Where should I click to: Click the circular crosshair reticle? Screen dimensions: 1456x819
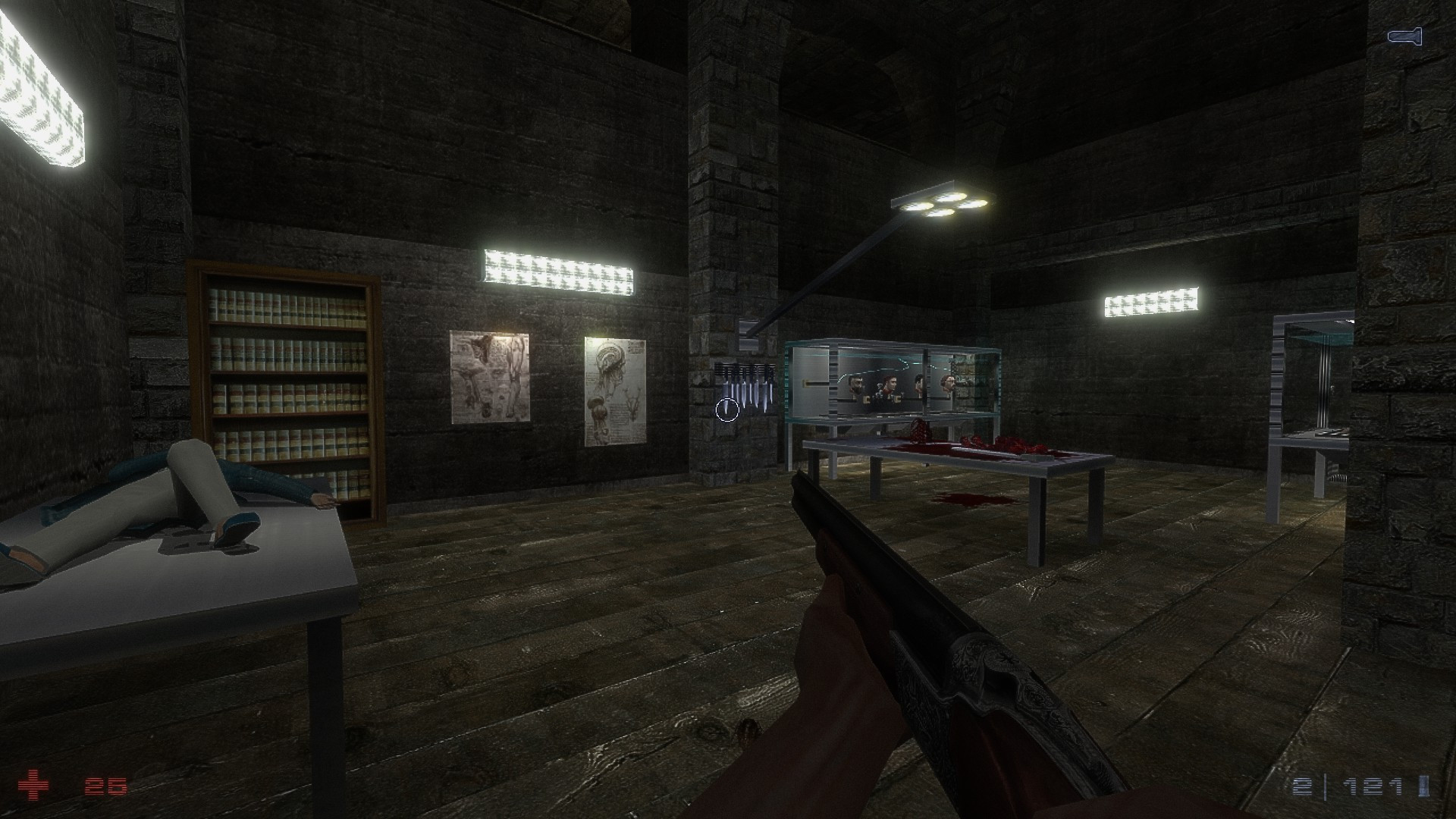(x=727, y=409)
